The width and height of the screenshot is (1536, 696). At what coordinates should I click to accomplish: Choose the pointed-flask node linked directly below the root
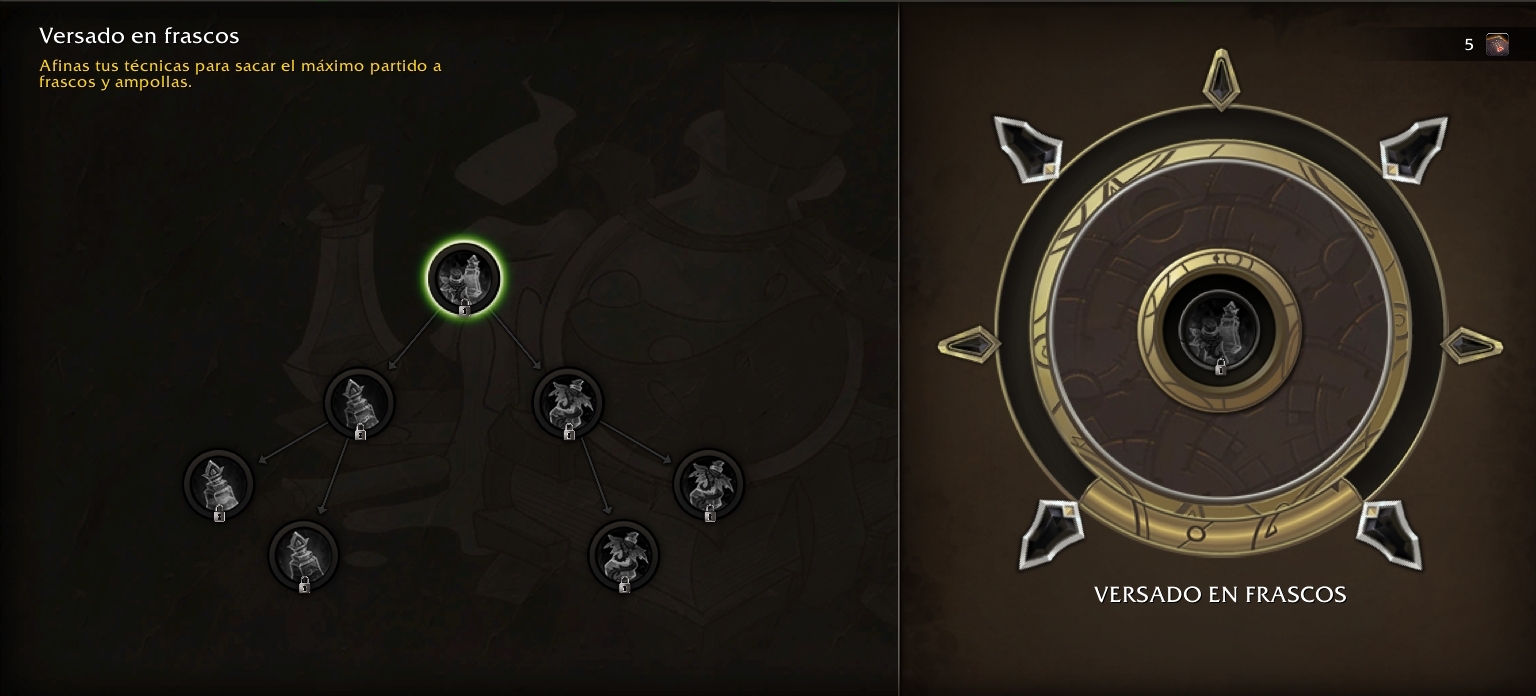[x=359, y=402]
